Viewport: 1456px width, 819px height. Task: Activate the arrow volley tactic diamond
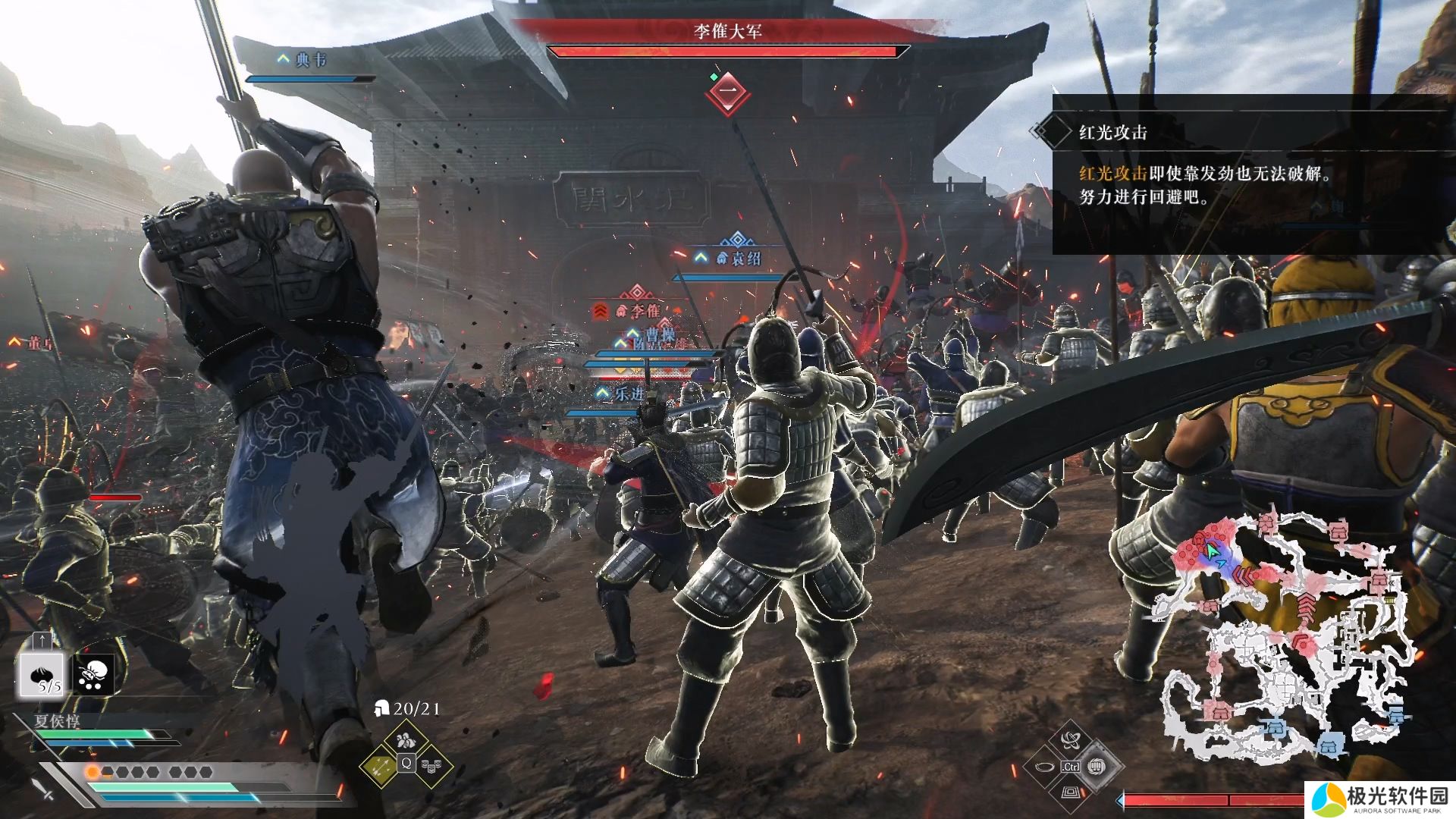click(x=380, y=767)
